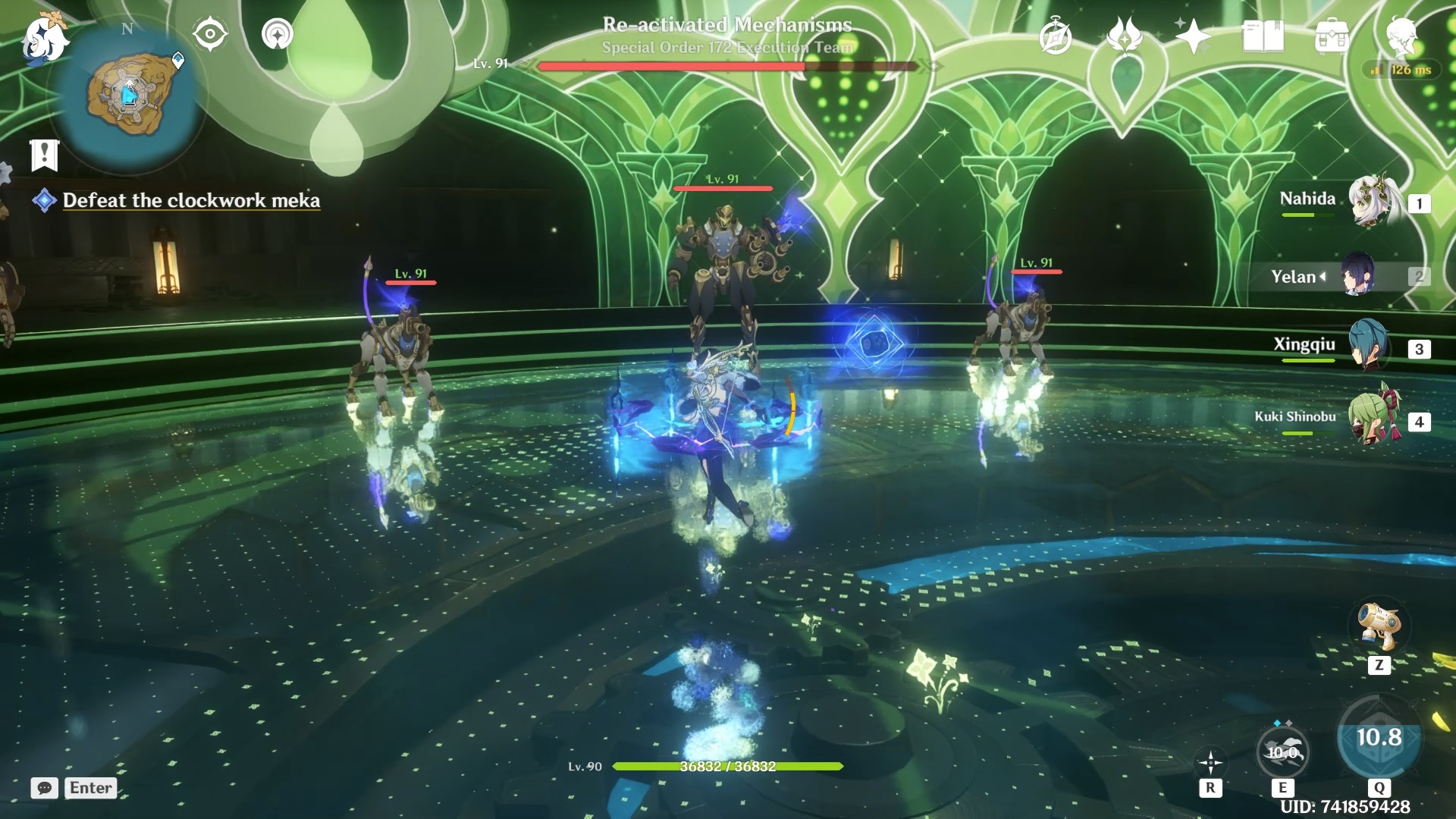This screenshot has width=1456, height=819.
Task: Switch to Kuki Shinobu in the party list
Action: [x=1373, y=419]
